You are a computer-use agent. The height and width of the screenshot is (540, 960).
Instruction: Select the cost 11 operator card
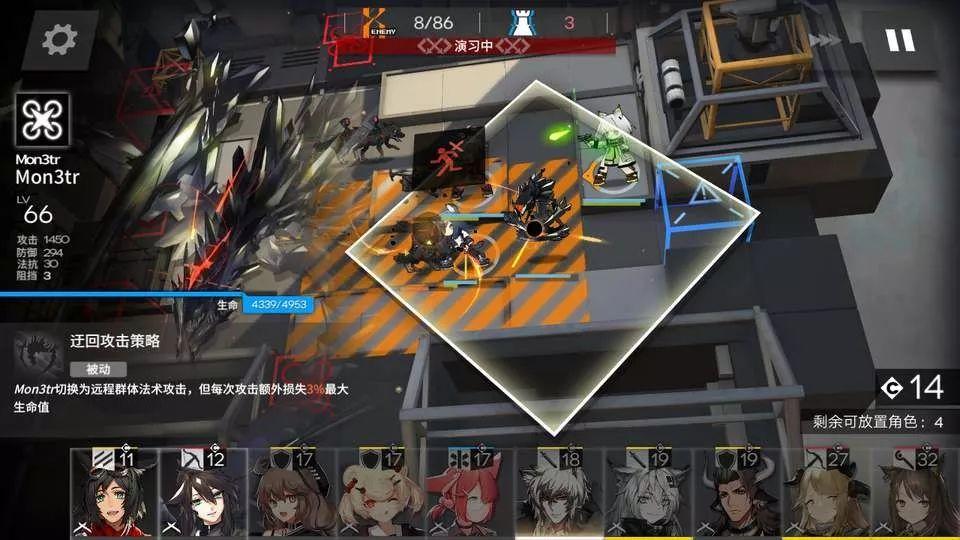coord(113,493)
